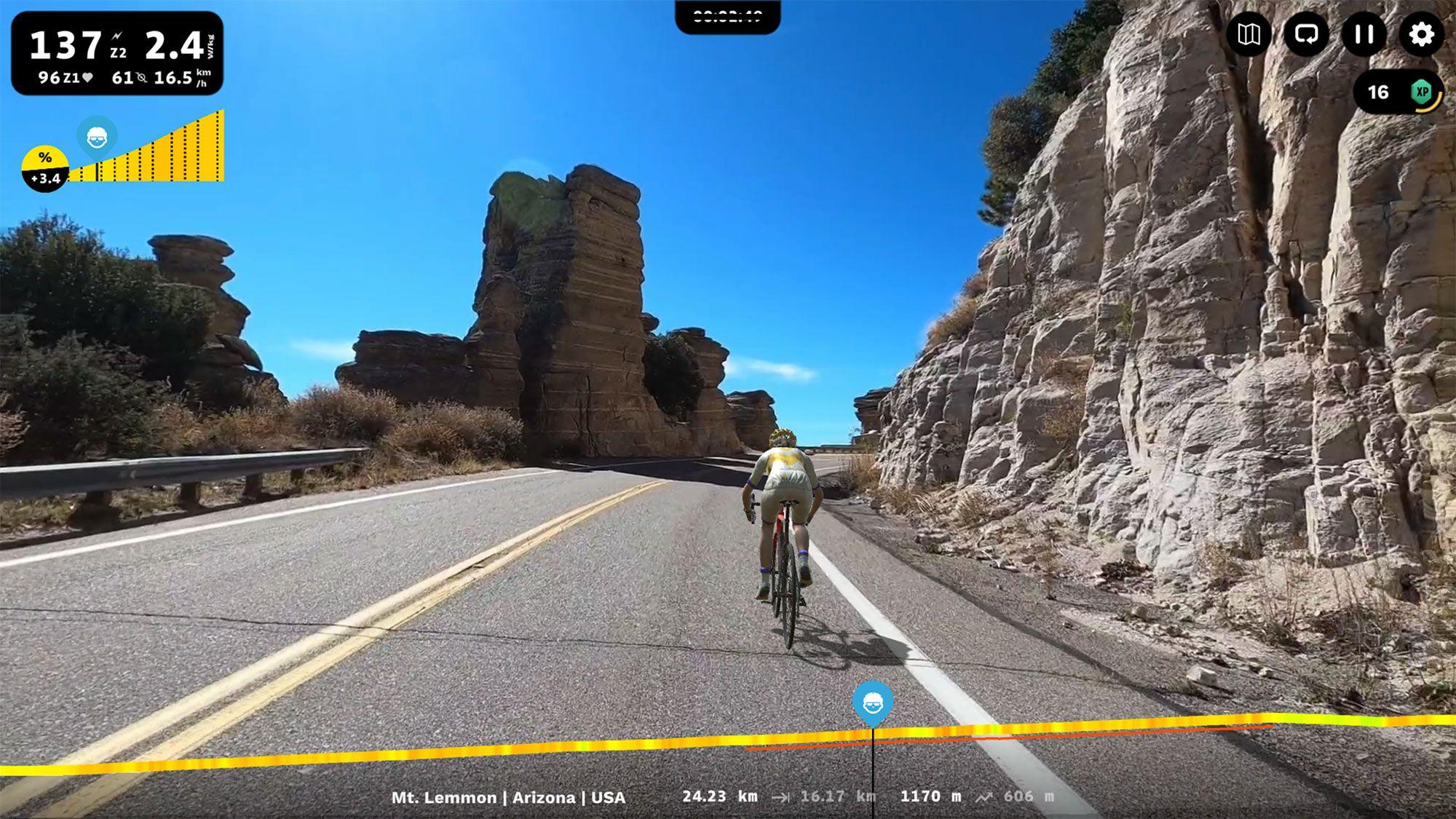Image resolution: width=1456 pixels, height=819 pixels.
Task: Open the route map view
Action: (x=1249, y=34)
